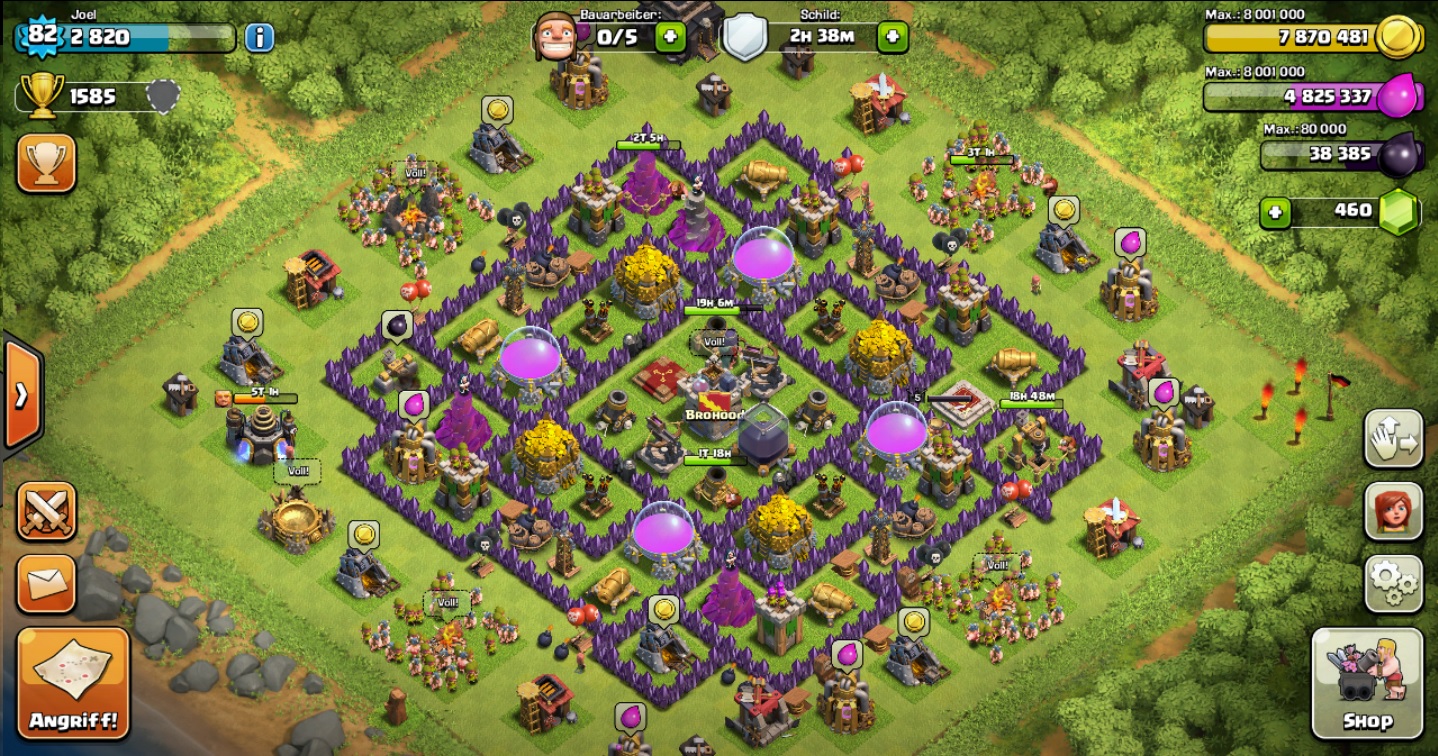1438x756 pixels.
Task: Open the trophy leaderboard button
Action: coord(46,163)
